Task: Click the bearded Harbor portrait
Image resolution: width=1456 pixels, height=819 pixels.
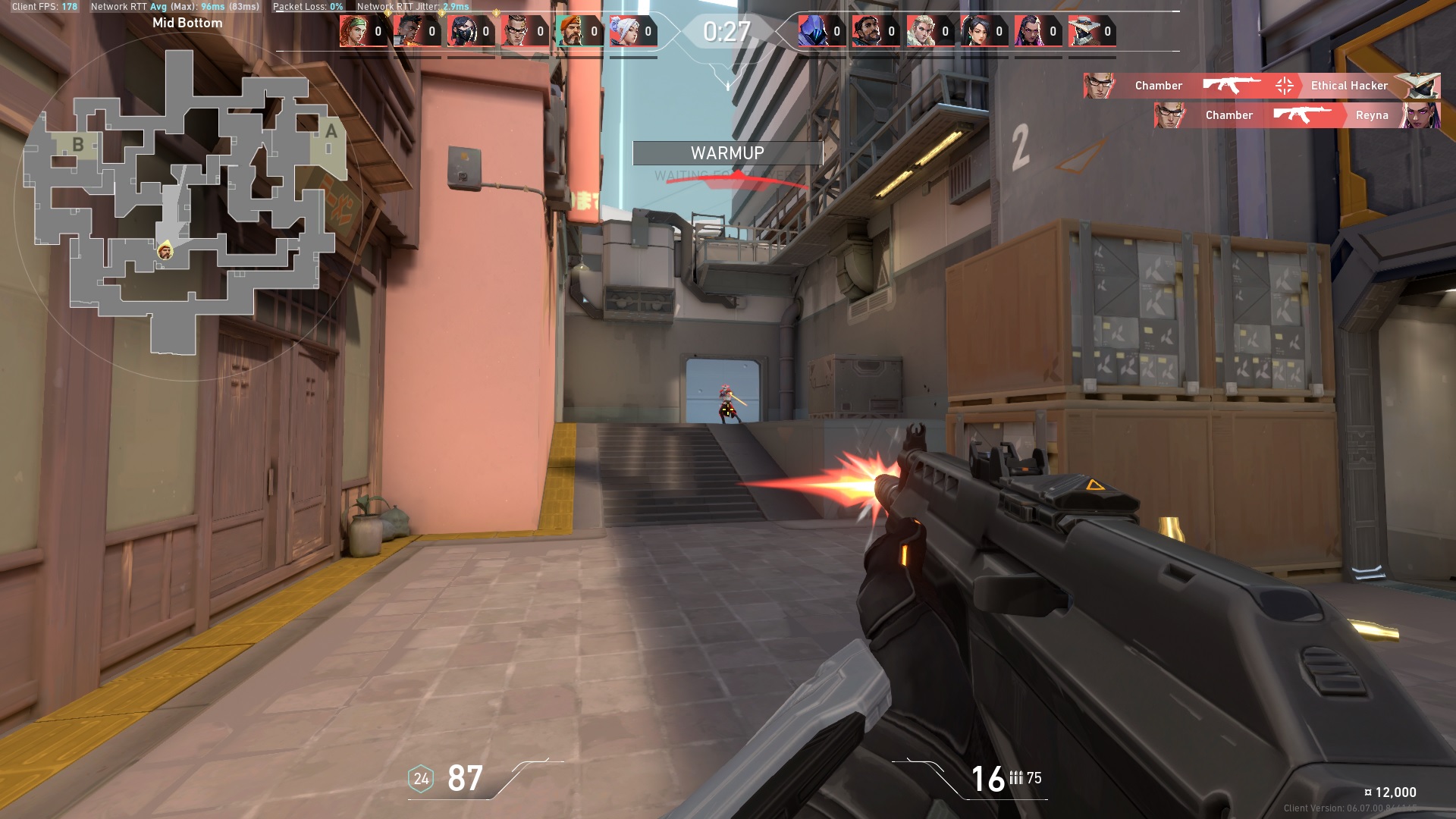Action: click(866, 31)
